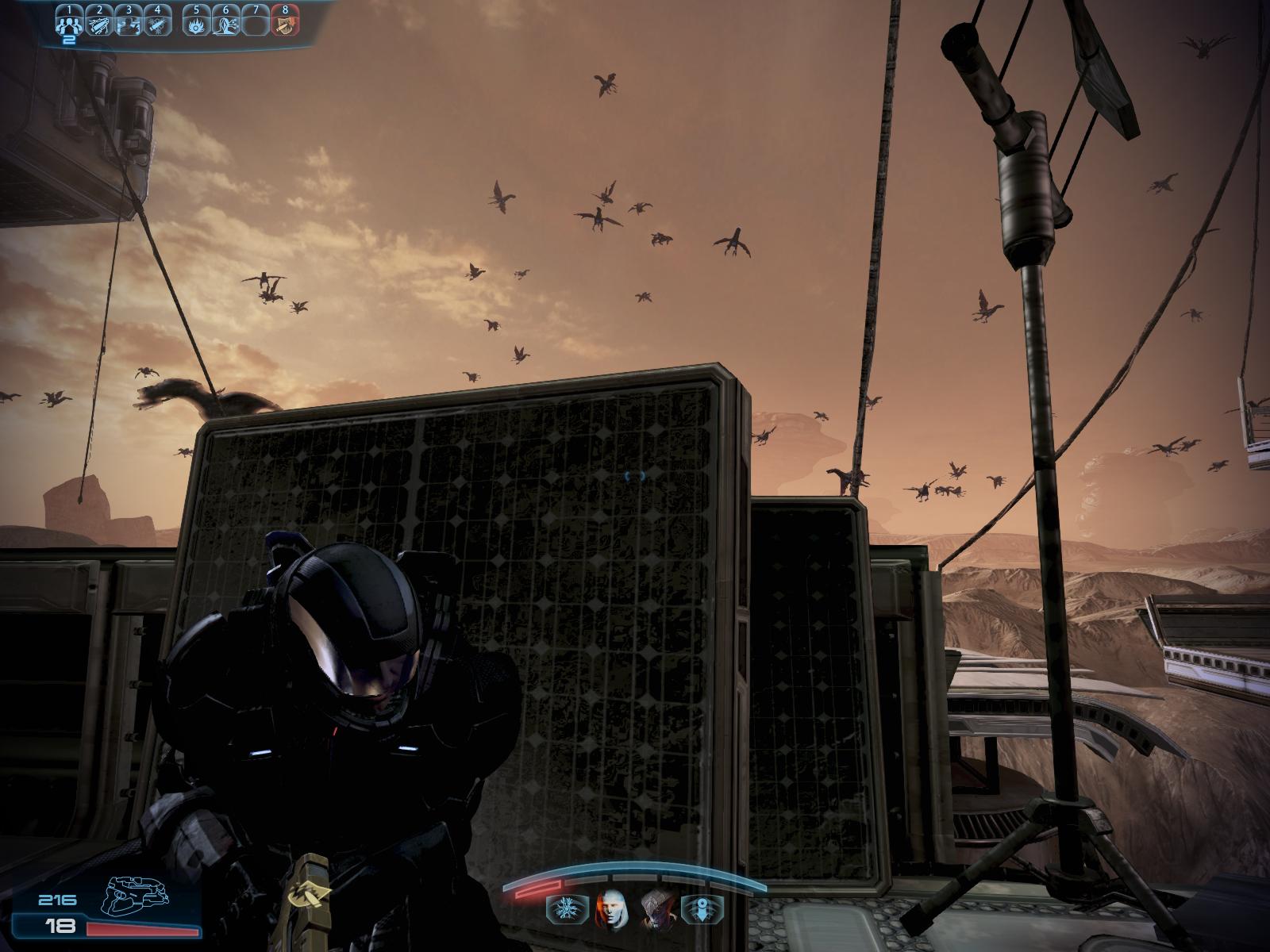
Task: Activate the head silhouette power in slot 6
Action: click(225, 25)
